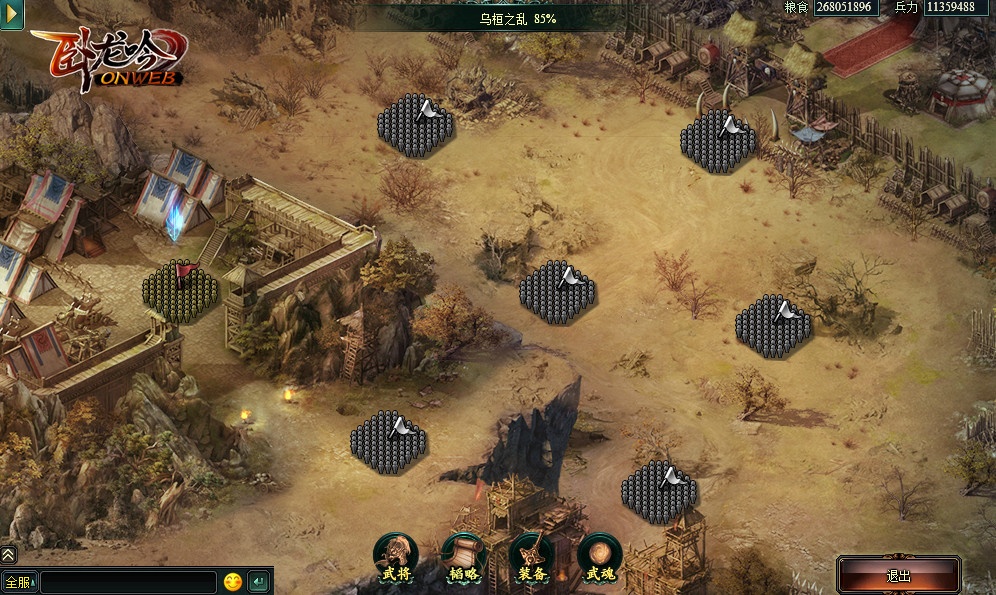
Task: Open the 韬略 strategy scroll menu
Action: pyautogui.click(x=464, y=557)
